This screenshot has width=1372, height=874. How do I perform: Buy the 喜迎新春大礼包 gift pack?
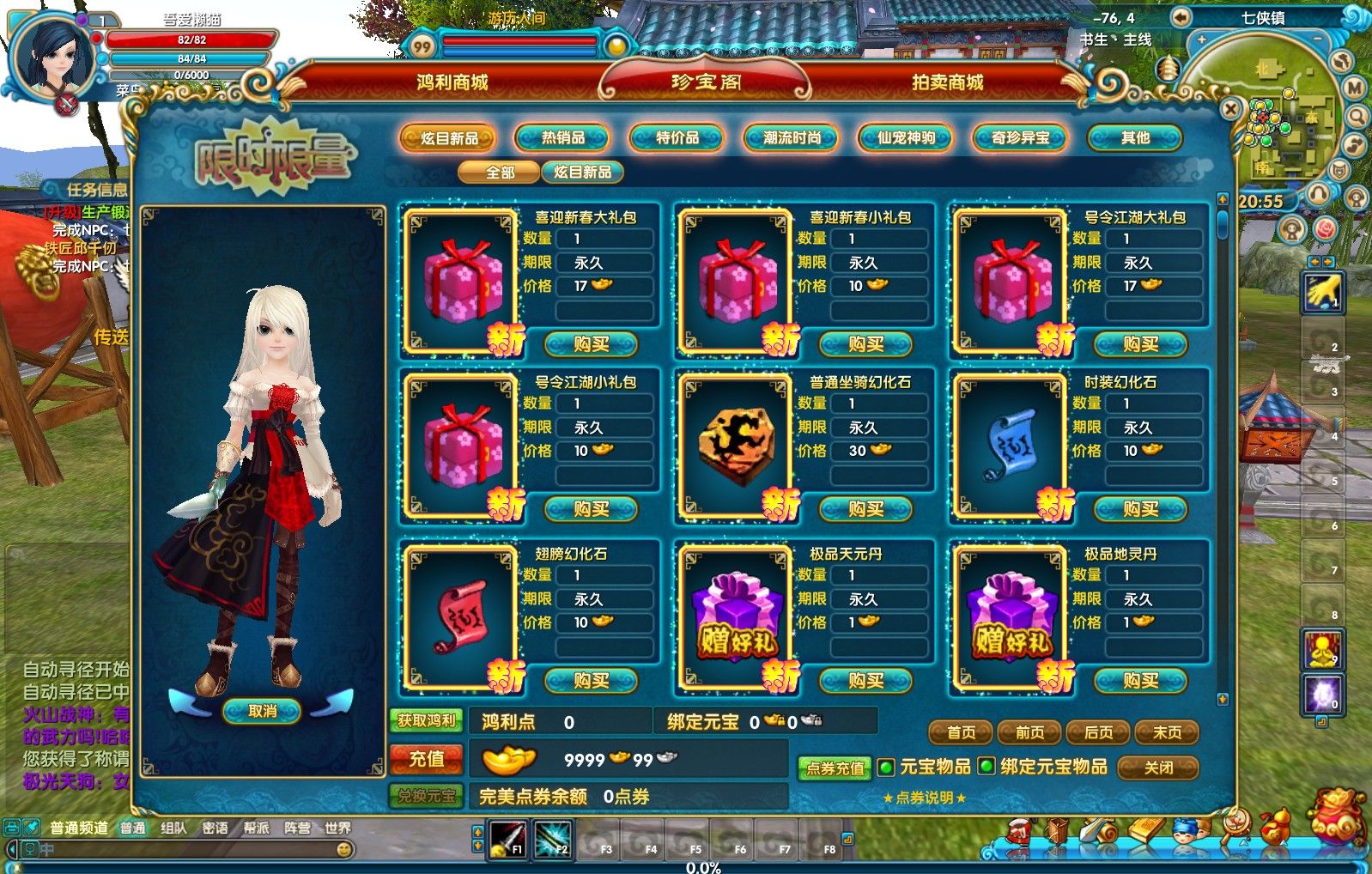[592, 344]
